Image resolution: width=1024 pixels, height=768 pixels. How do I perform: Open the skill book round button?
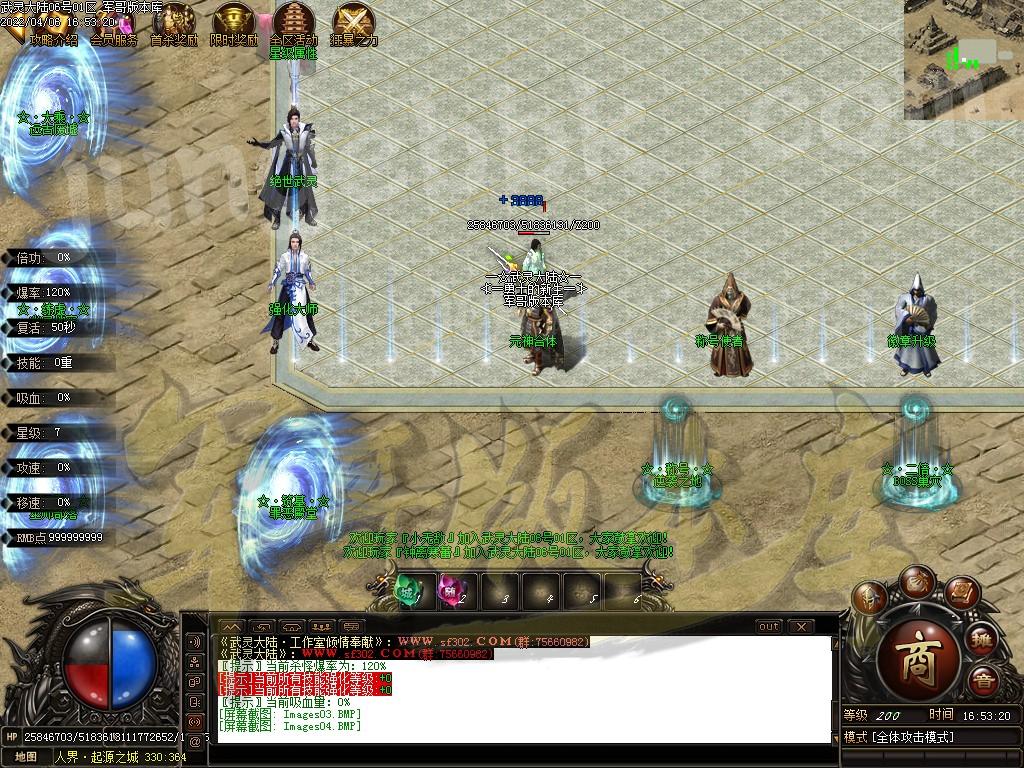962,594
